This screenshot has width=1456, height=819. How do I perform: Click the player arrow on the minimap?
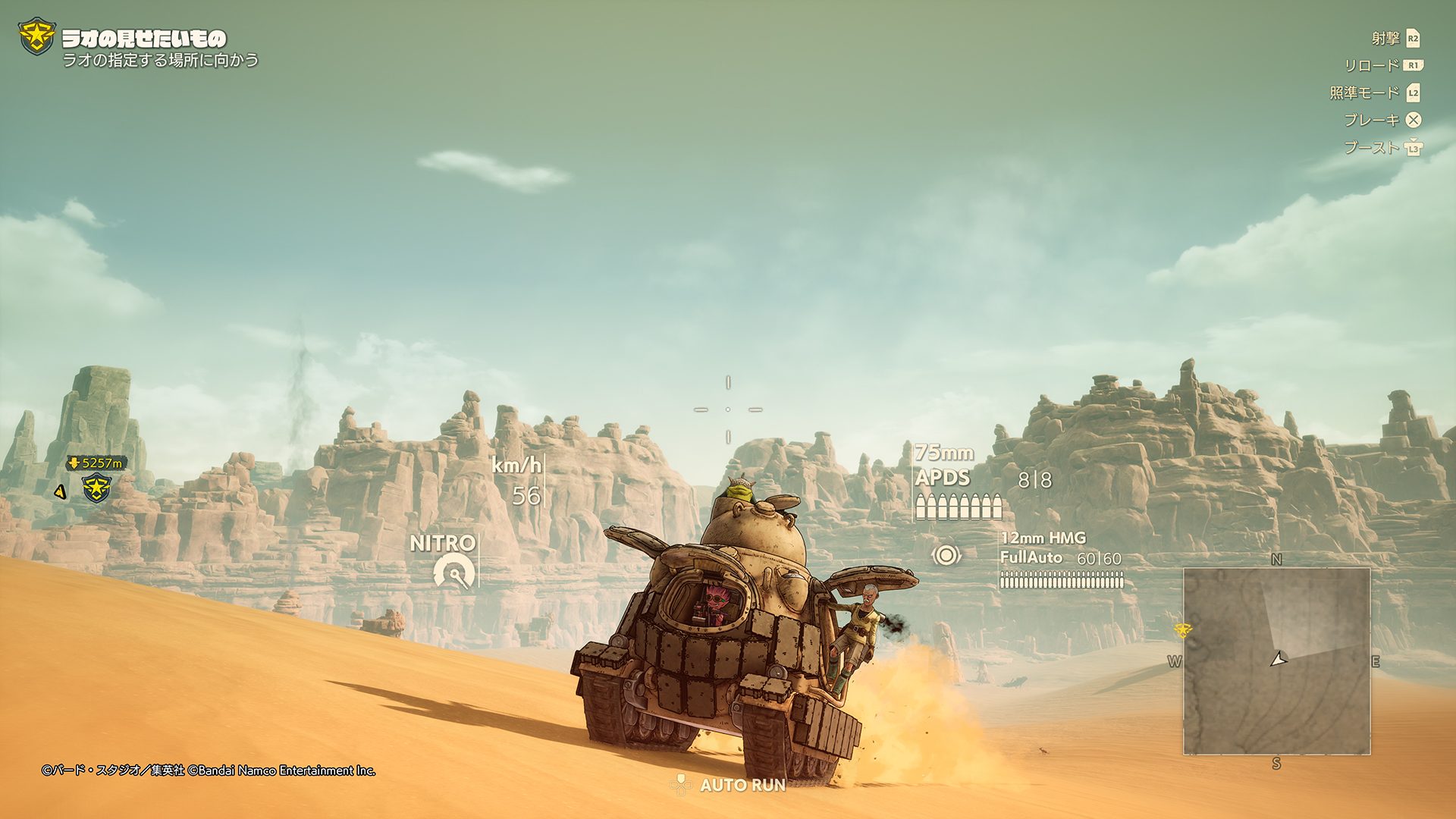point(1279,659)
